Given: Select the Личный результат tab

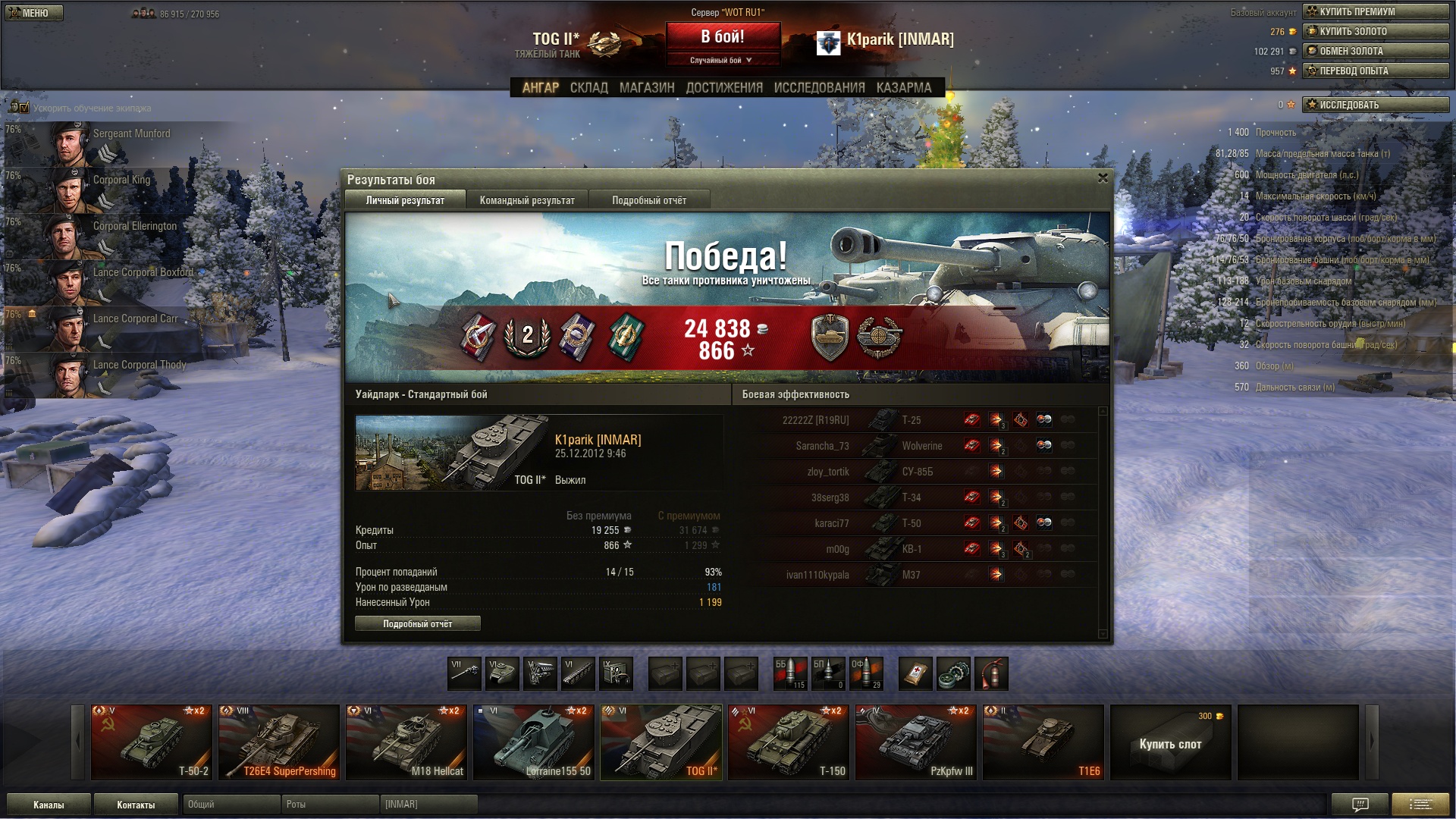Looking at the screenshot, I should (x=405, y=200).
